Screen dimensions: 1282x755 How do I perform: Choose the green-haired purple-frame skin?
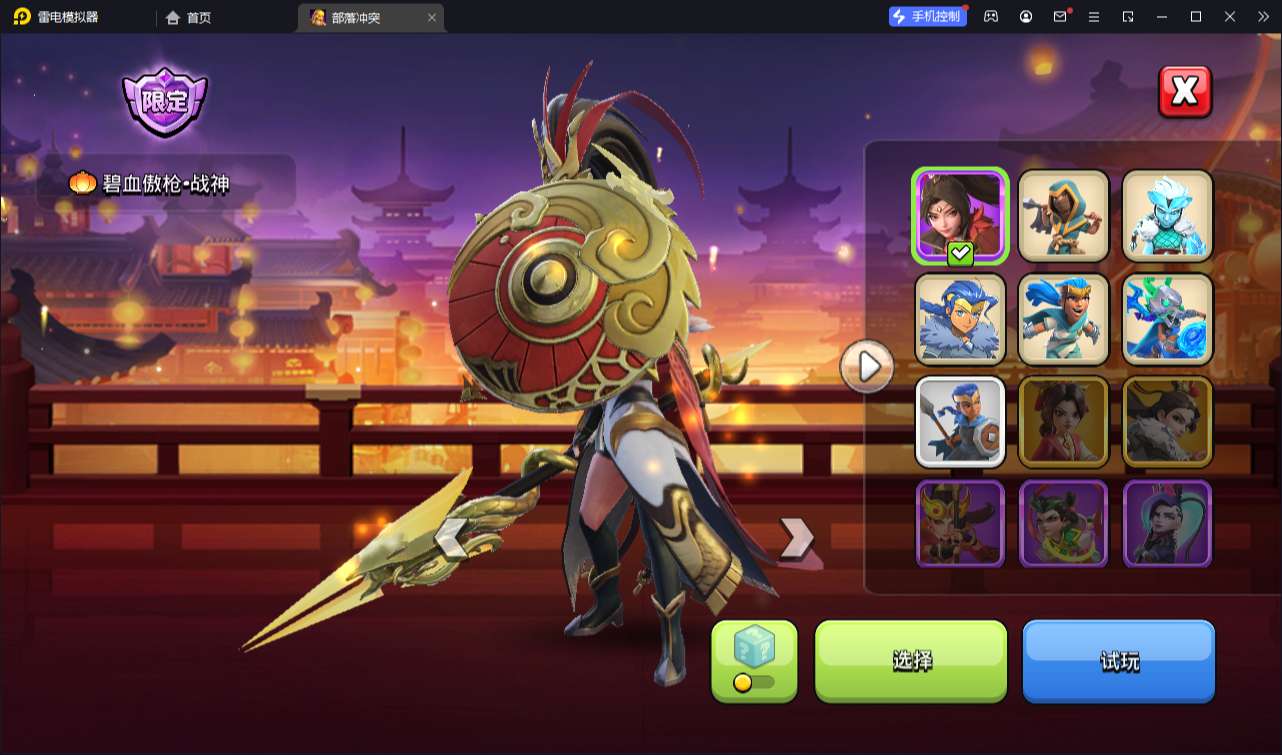pyautogui.click(x=1064, y=524)
